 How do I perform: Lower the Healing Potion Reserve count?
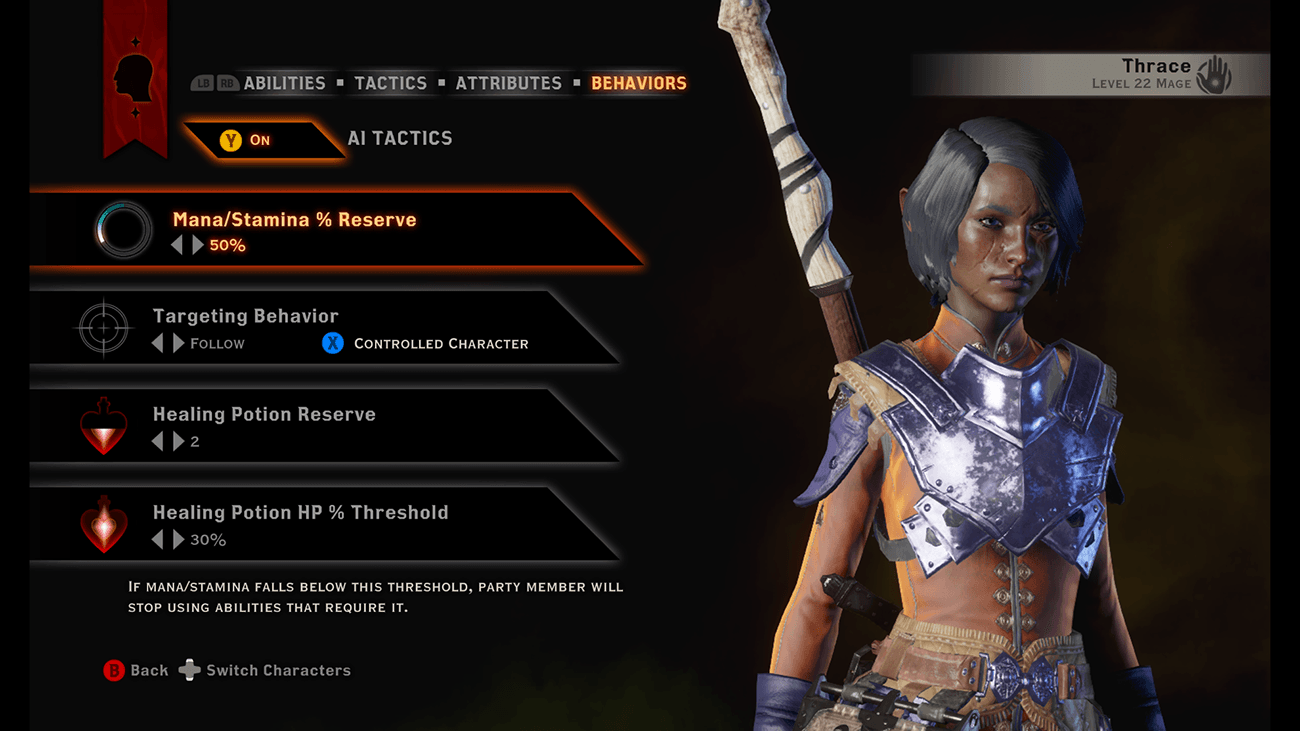(157, 441)
